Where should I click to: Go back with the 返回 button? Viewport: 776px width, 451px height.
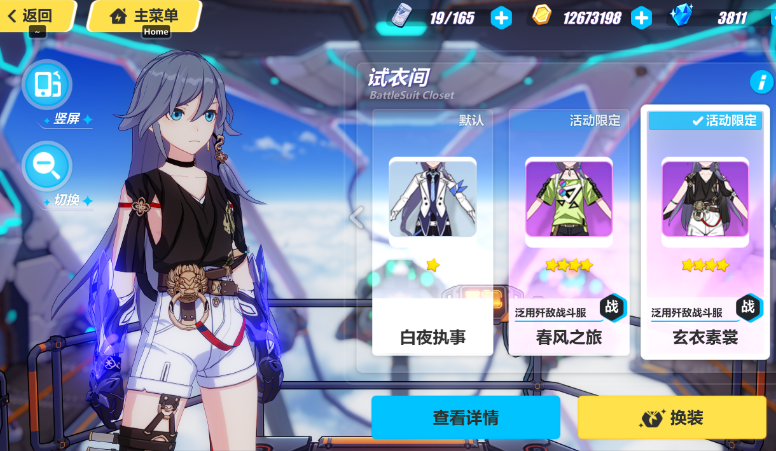tap(34, 15)
